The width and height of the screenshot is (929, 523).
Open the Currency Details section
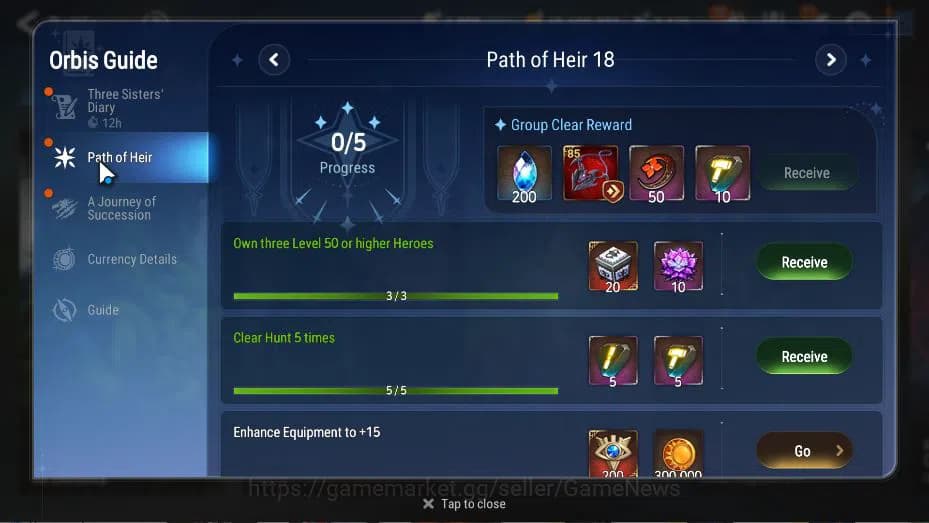[x=130, y=259]
